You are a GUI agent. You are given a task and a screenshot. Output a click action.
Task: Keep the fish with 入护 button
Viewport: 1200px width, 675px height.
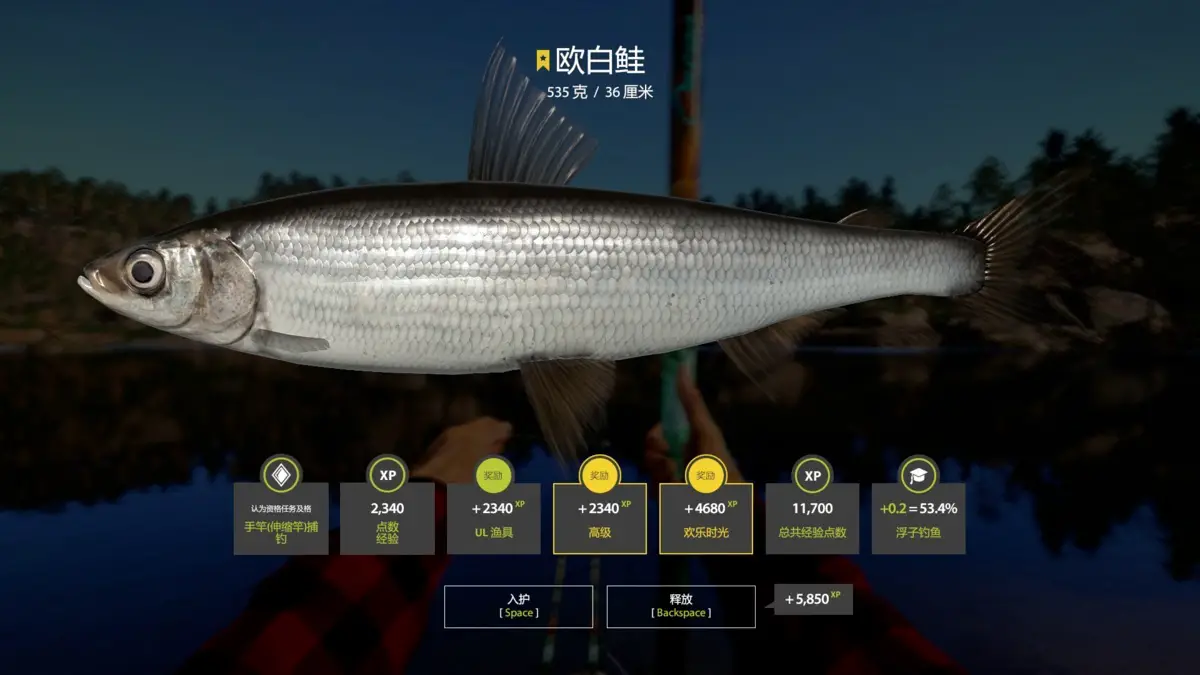click(518, 606)
